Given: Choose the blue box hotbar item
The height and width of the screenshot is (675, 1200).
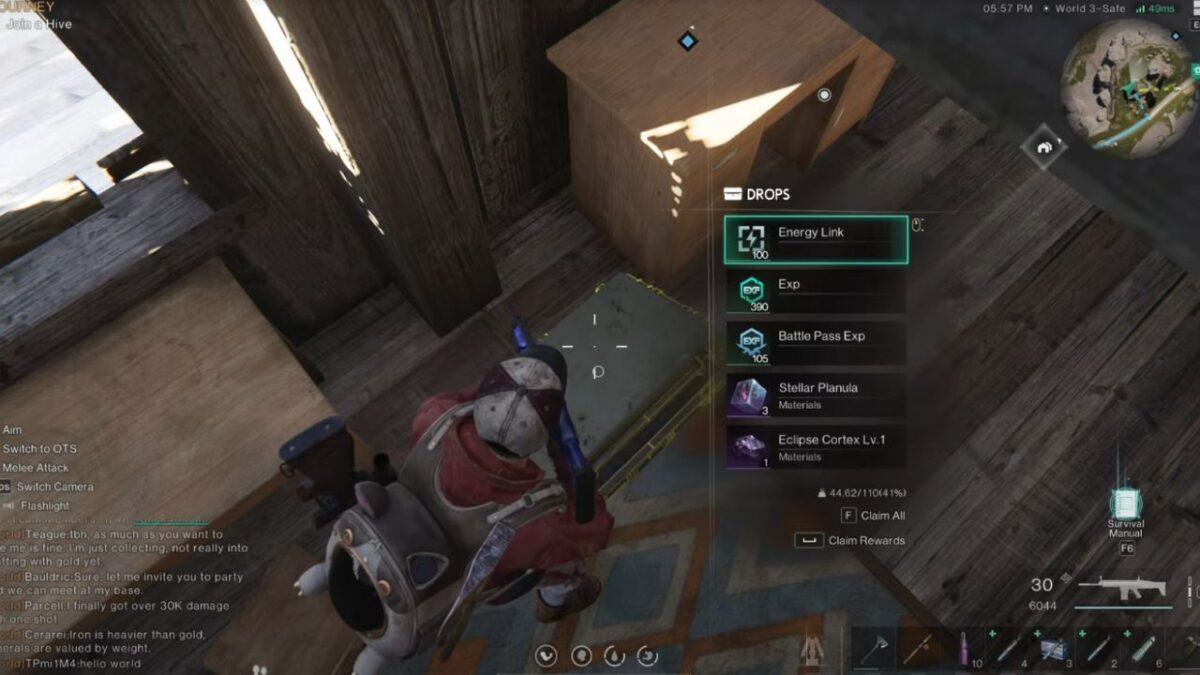Looking at the screenshot, I should click(x=1051, y=649).
